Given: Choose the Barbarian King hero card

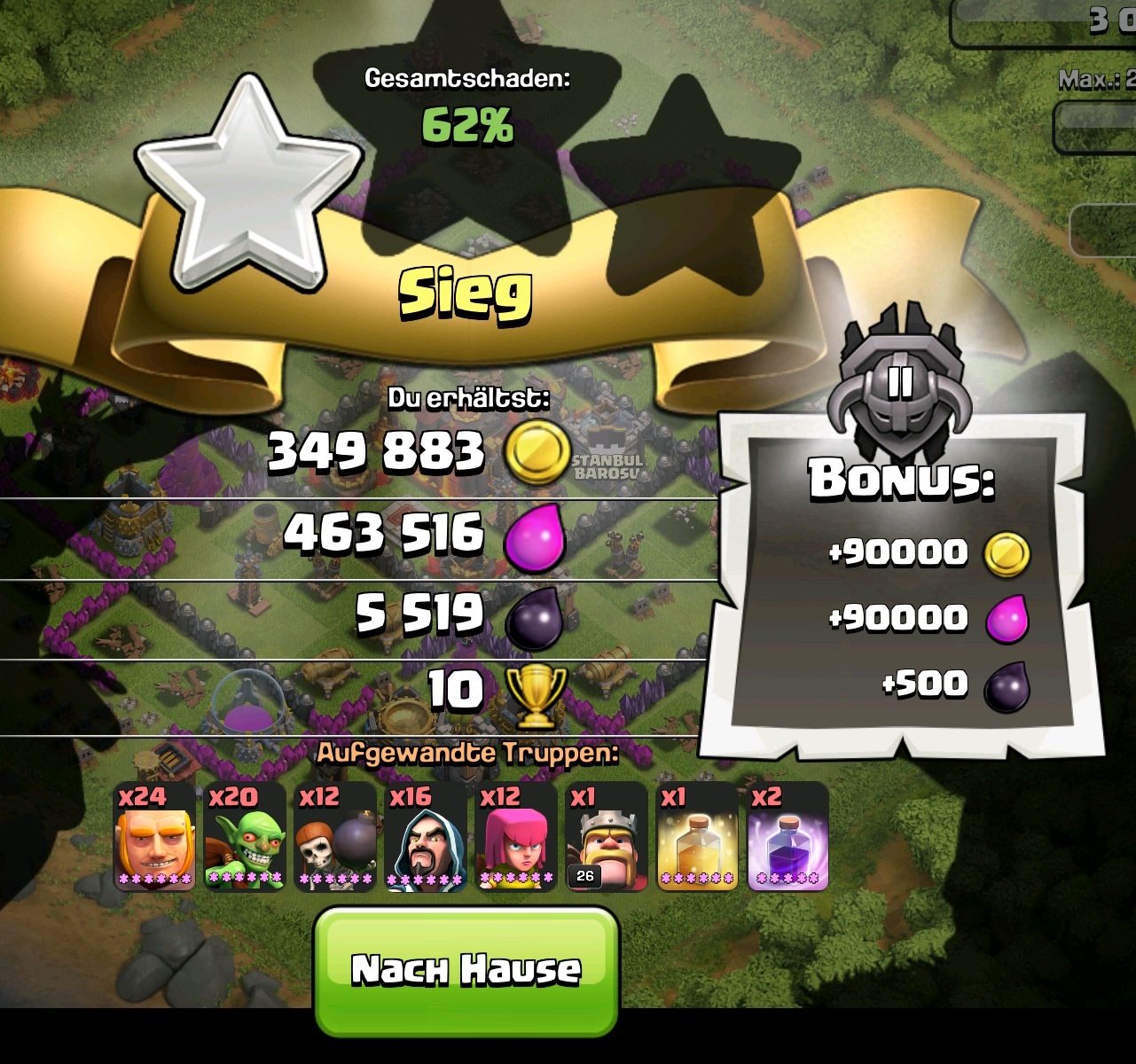Looking at the screenshot, I should (607, 838).
